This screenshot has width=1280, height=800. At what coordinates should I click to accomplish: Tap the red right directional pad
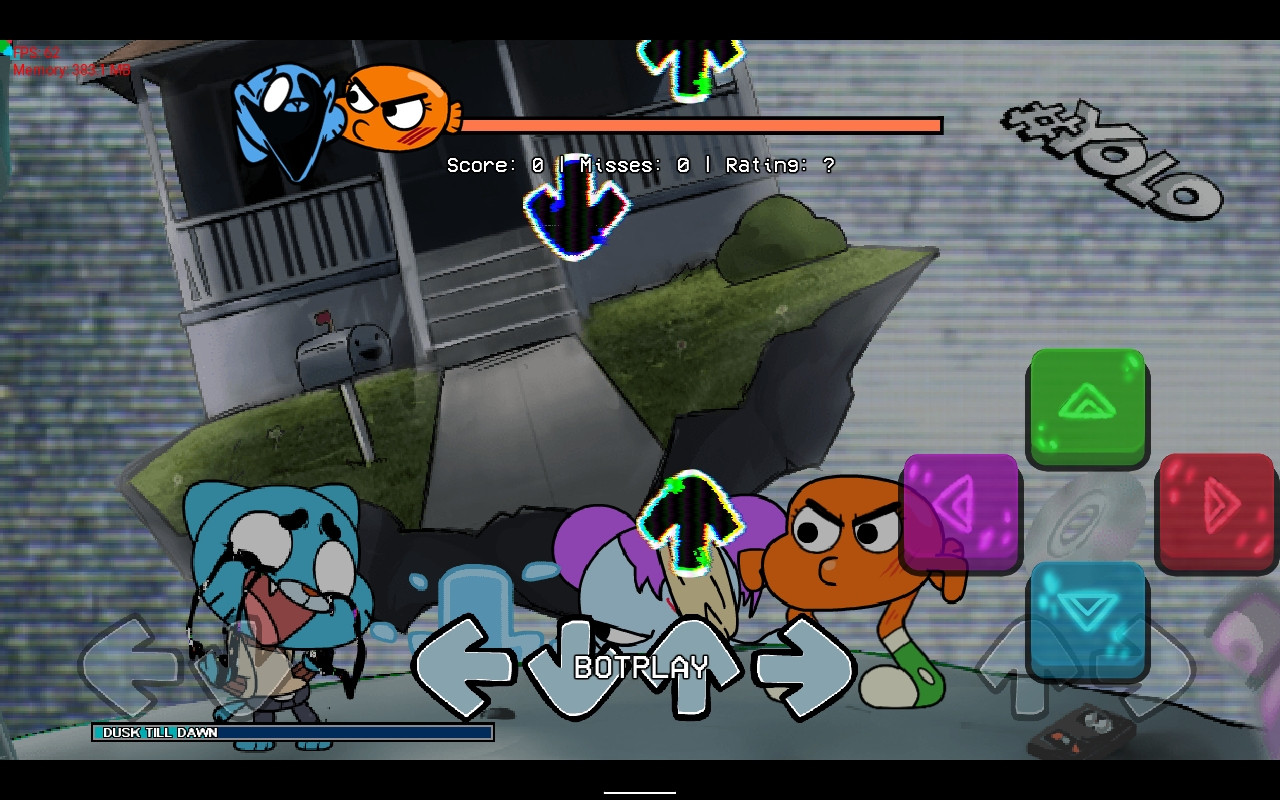tap(1216, 515)
